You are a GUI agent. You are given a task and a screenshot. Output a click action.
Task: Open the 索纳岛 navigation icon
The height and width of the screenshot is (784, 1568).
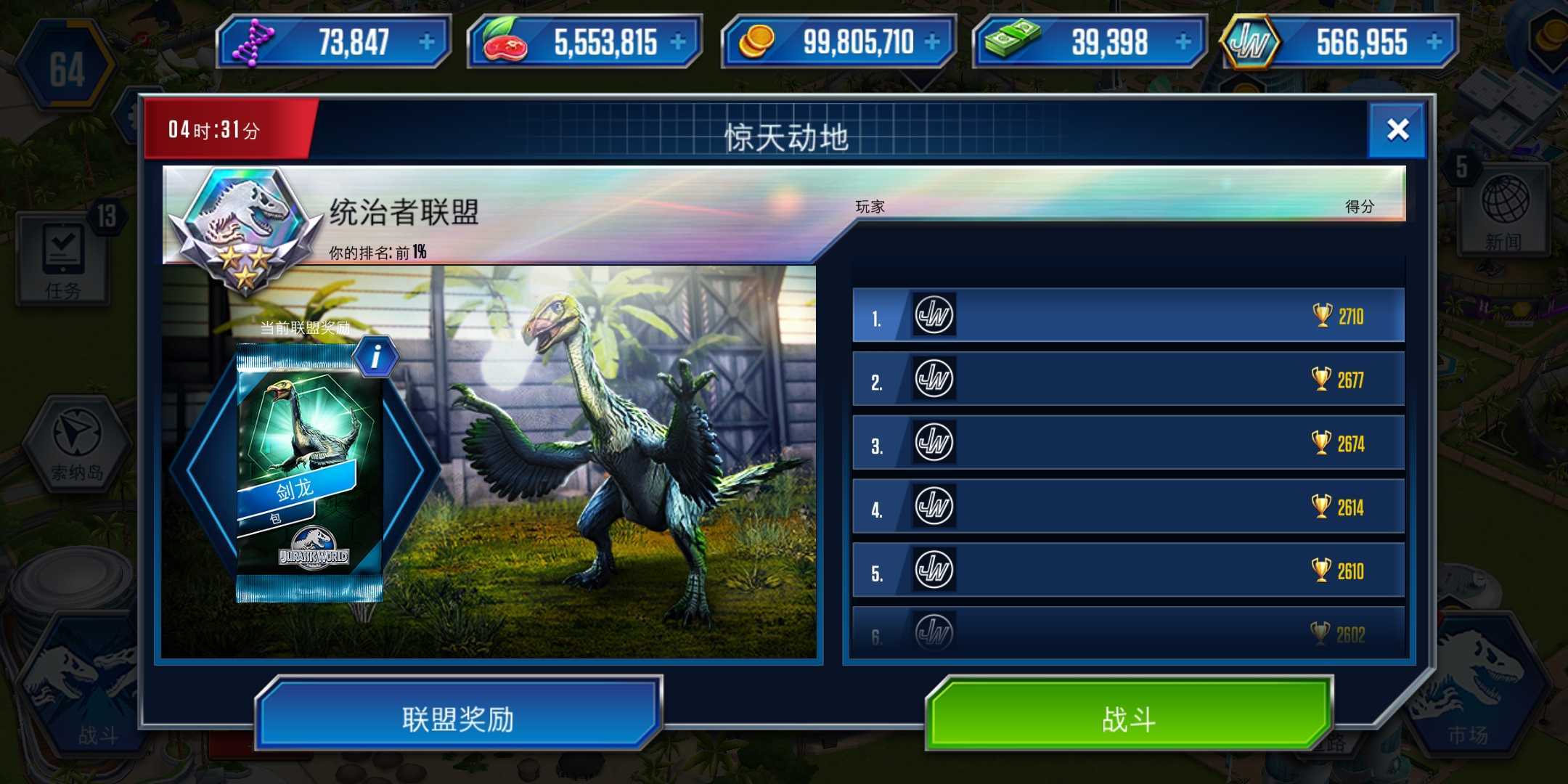click(76, 443)
